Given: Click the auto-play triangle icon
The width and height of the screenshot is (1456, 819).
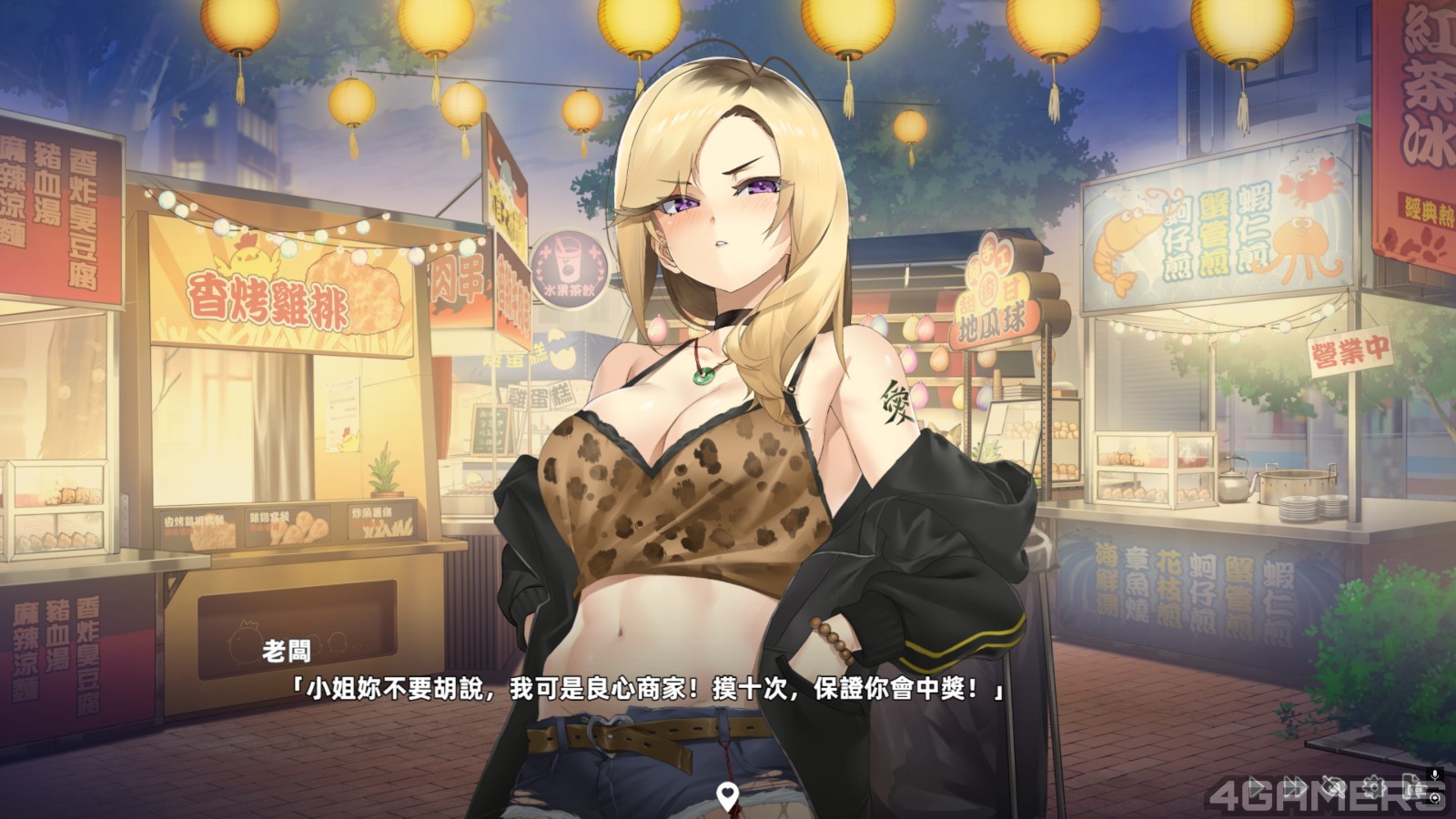Looking at the screenshot, I should point(1257,786).
